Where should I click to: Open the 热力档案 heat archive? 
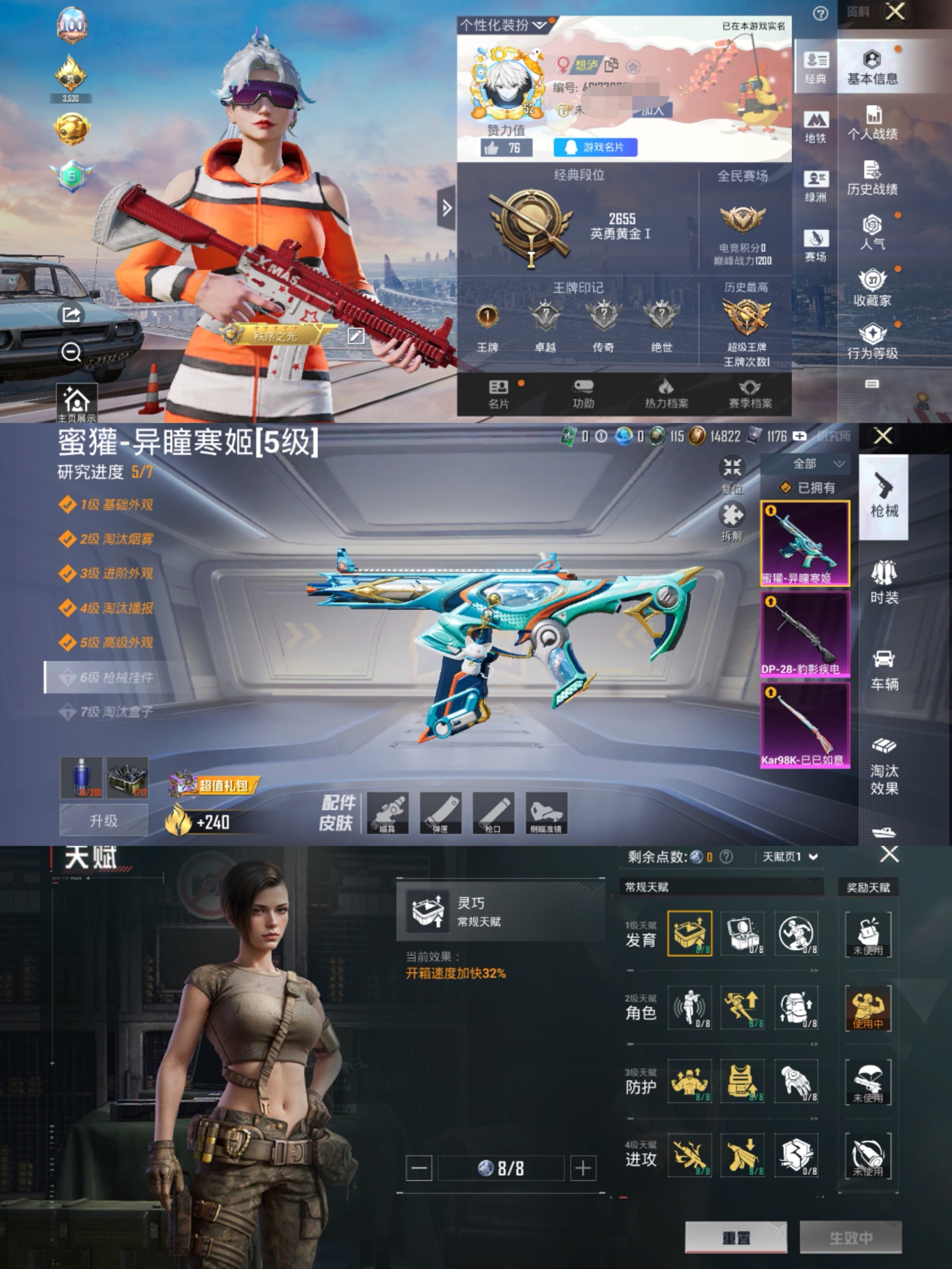click(x=666, y=394)
